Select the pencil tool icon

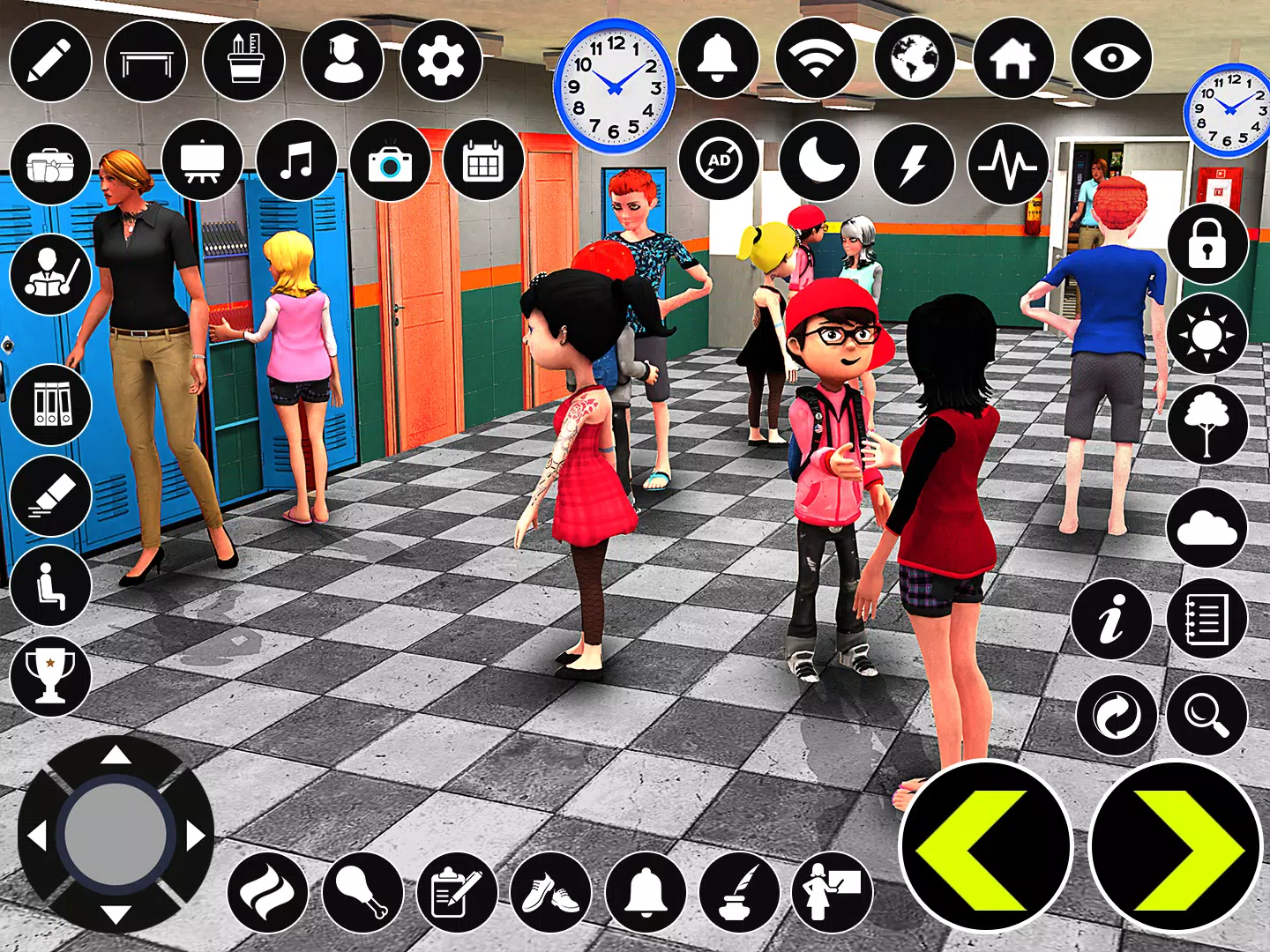pyautogui.click(x=50, y=60)
